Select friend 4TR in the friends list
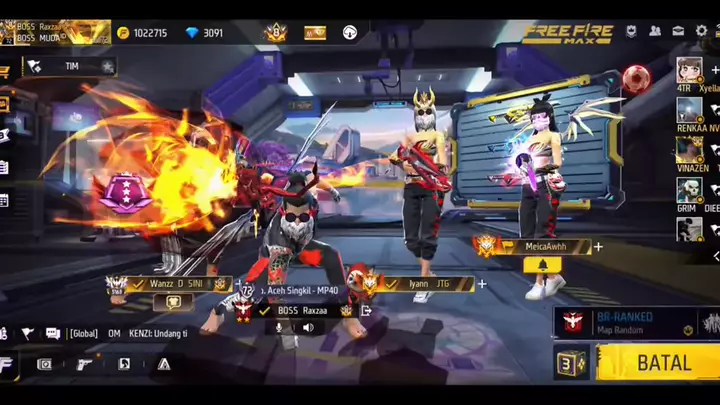 click(688, 70)
